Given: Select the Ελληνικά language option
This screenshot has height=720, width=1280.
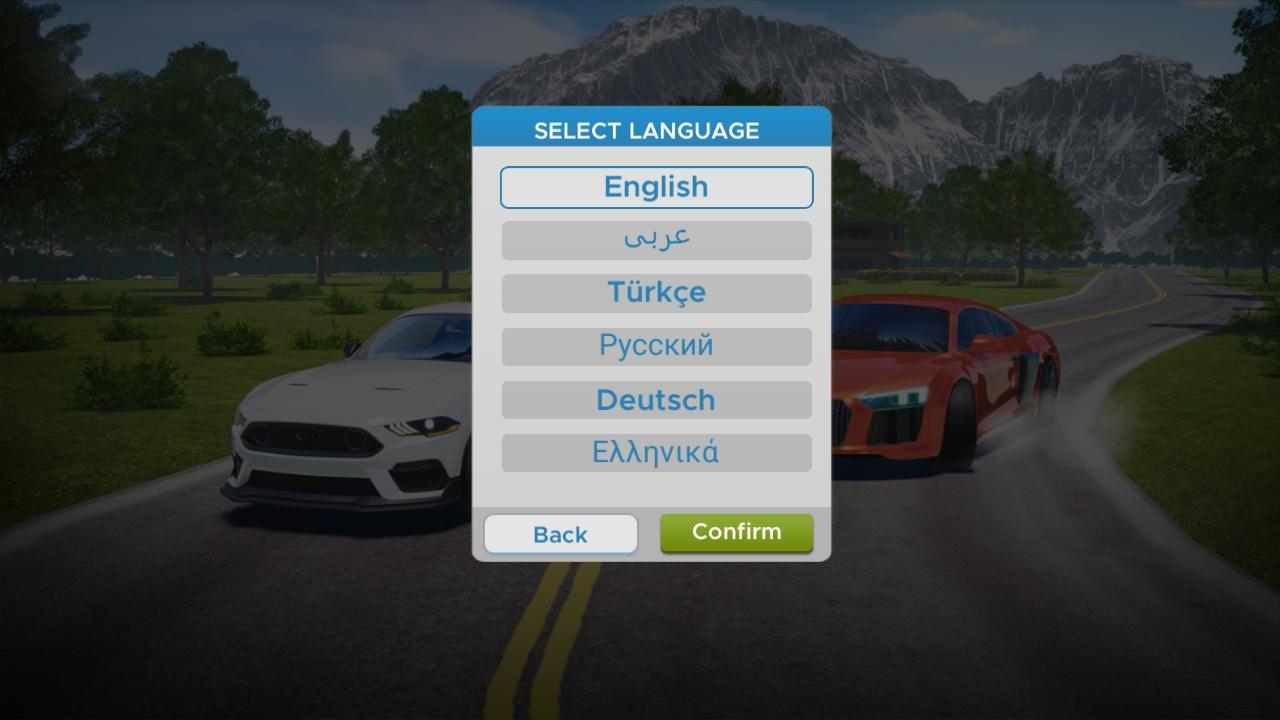Looking at the screenshot, I should [x=656, y=452].
